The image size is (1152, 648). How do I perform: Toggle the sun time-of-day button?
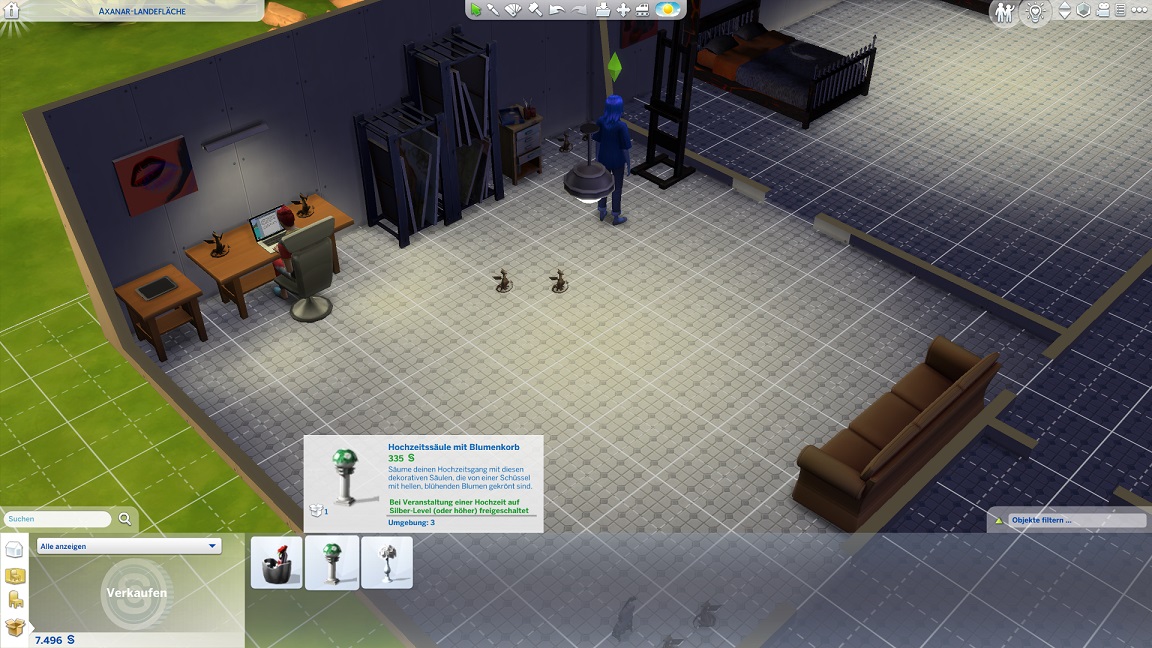tap(667, 10)
